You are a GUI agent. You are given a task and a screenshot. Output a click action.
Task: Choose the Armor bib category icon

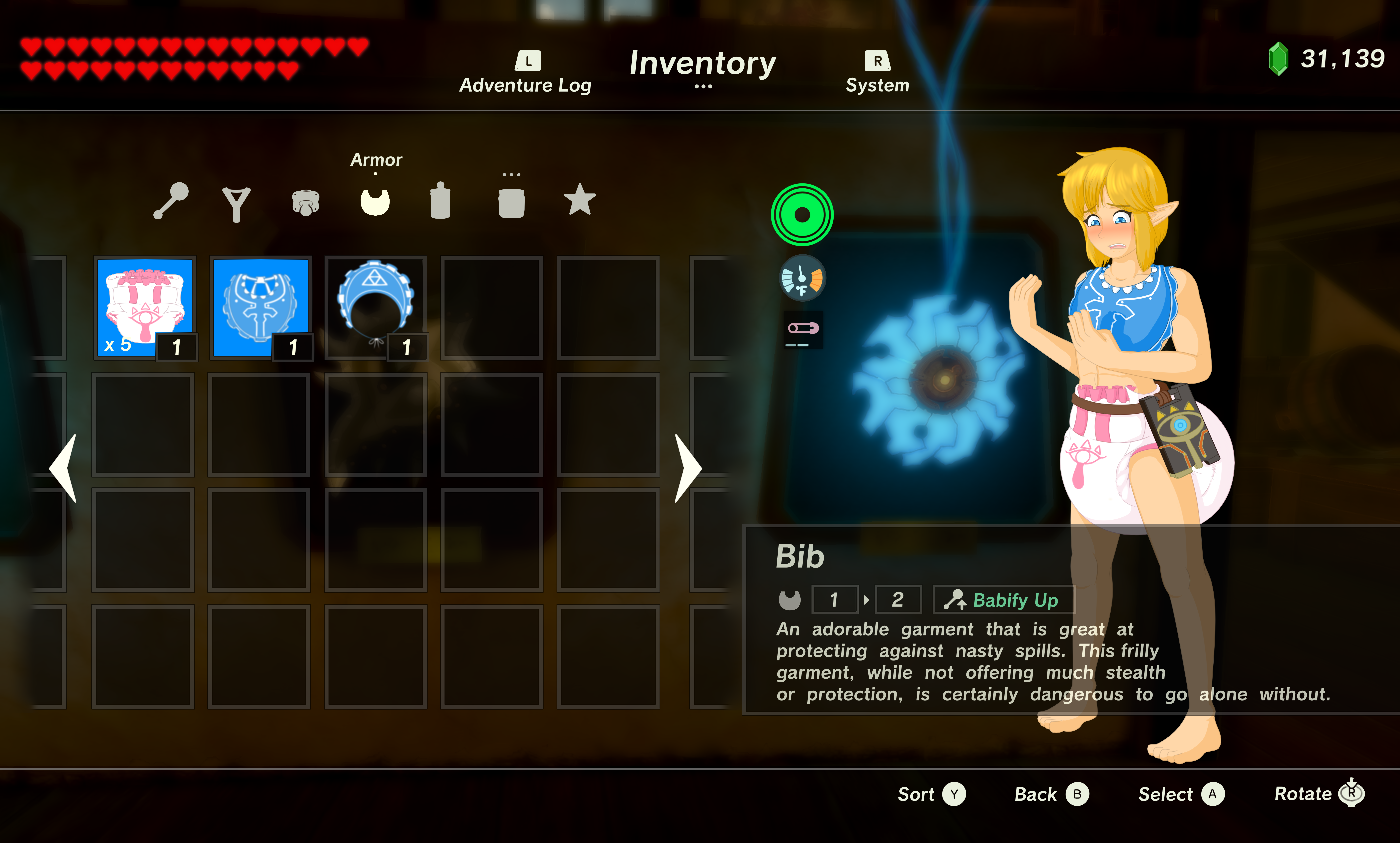[375, 202]
